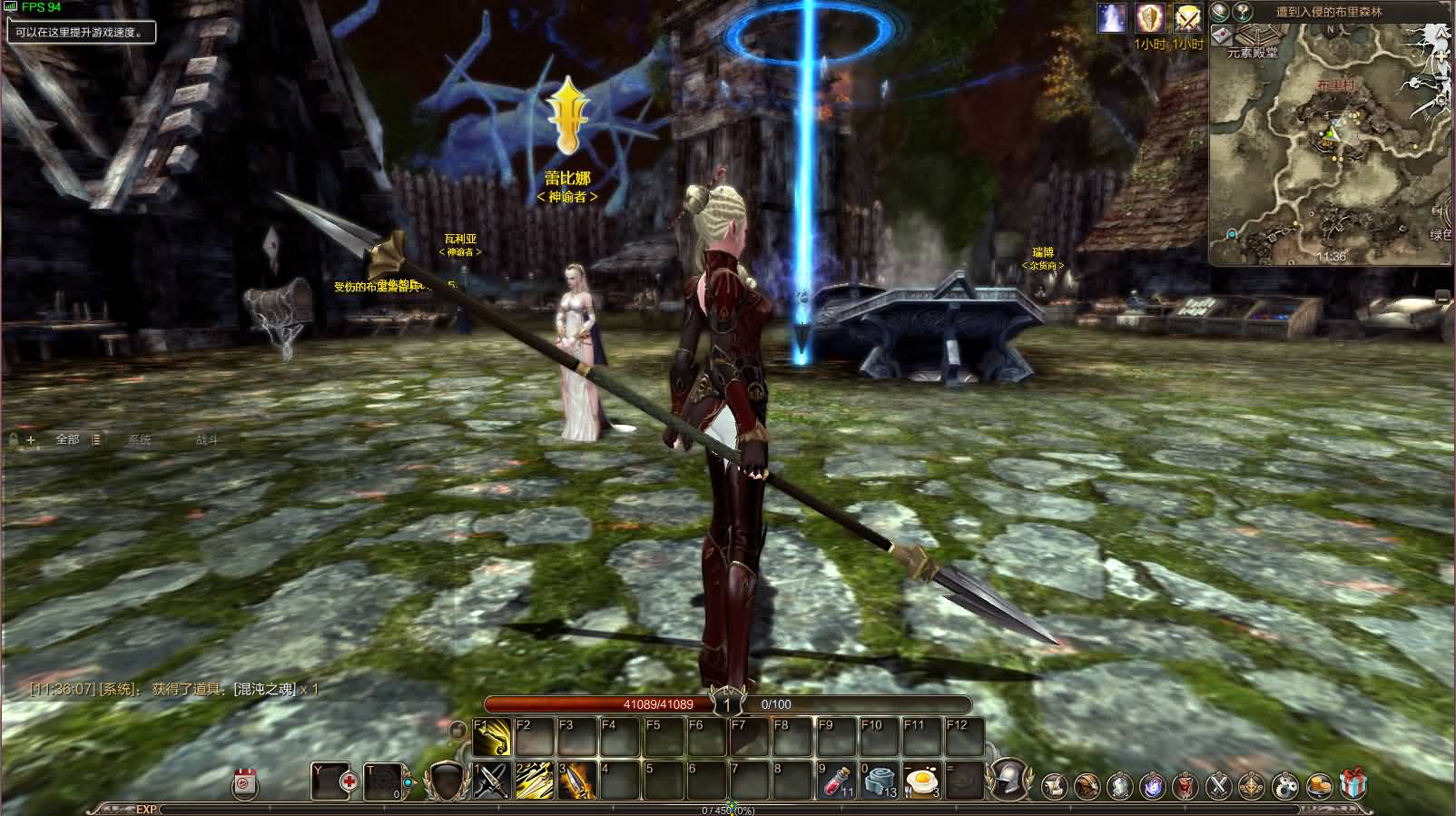Screen dimensions: 1456x816
Task: Open the gold coins shop icon
Action: [1320, 782]
